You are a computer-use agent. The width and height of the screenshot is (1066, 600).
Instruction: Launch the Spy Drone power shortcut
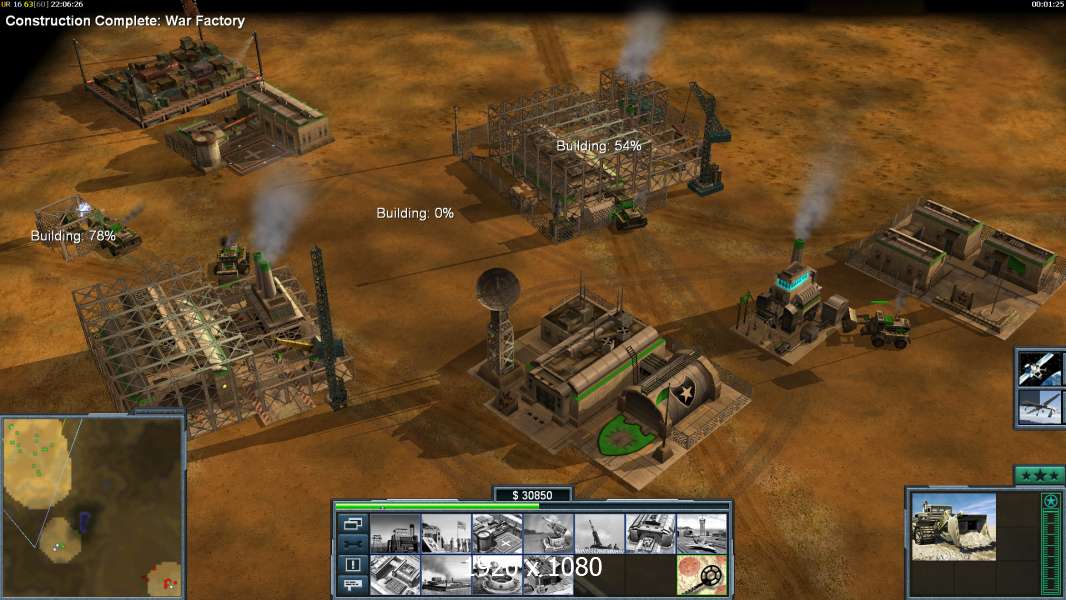(x=1041, y=409)
